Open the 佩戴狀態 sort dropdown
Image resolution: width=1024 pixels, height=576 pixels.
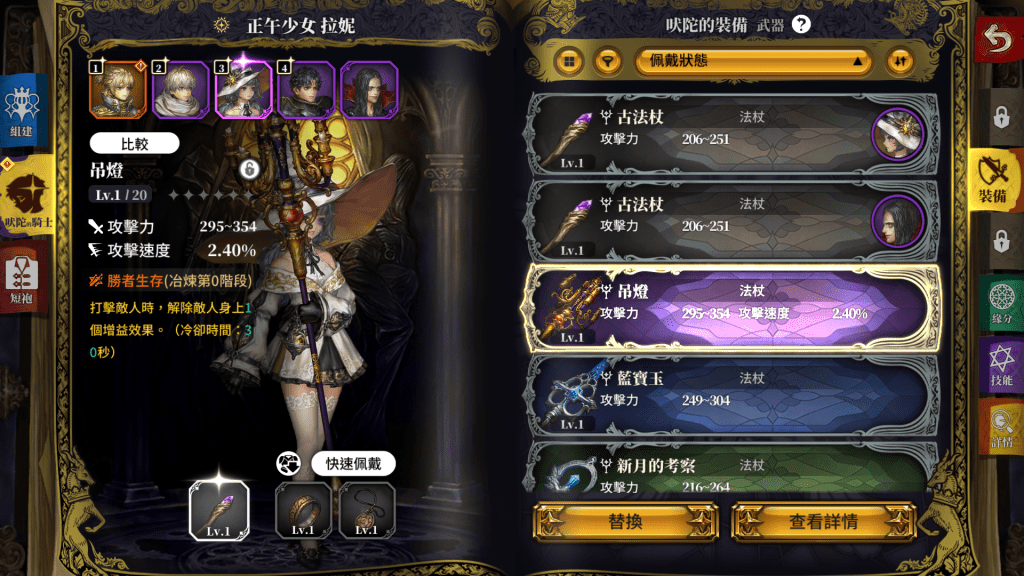752,61
